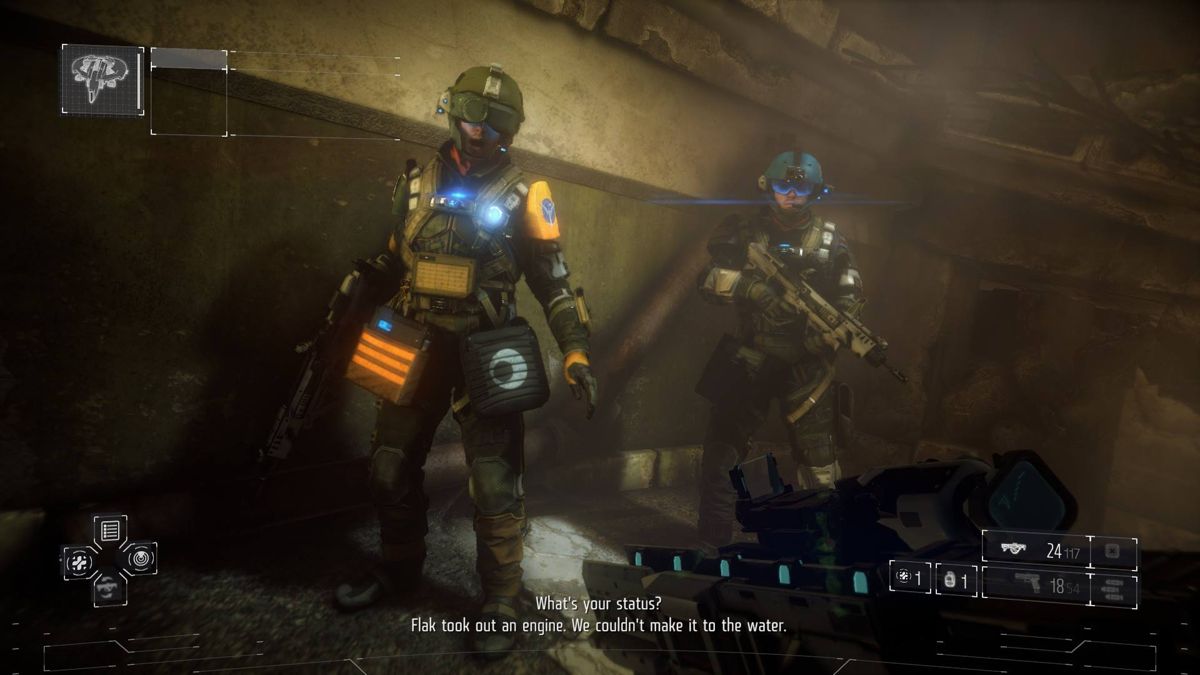Open the objectives list icon
The height and width of the screenshot is (675, 1200).
pos(110,530)
